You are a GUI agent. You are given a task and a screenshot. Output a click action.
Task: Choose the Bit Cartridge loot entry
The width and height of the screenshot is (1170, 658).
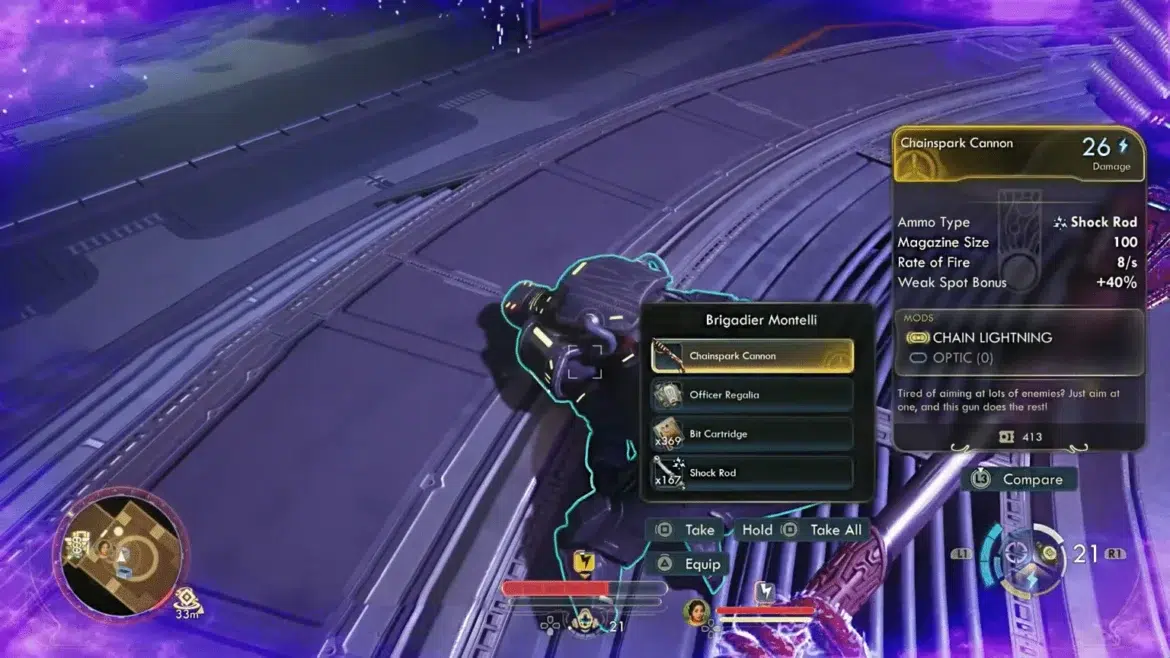(752, 434)
